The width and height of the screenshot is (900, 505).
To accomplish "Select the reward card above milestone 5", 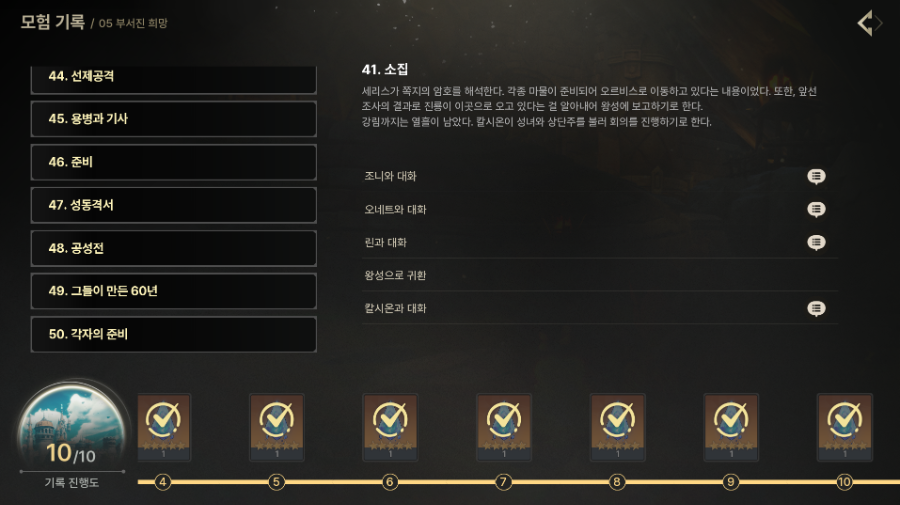I will pyautogui.click(x=277, y=427).
